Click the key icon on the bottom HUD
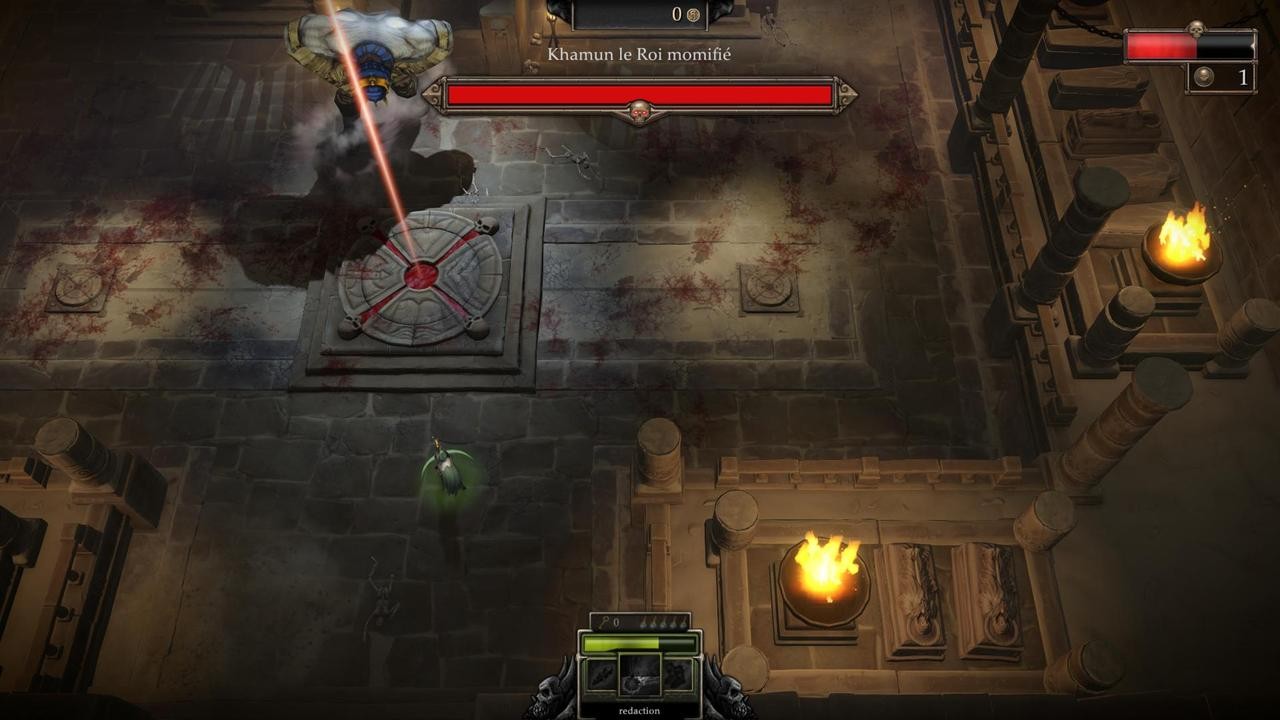1280x720 pixels. [605, 621]
